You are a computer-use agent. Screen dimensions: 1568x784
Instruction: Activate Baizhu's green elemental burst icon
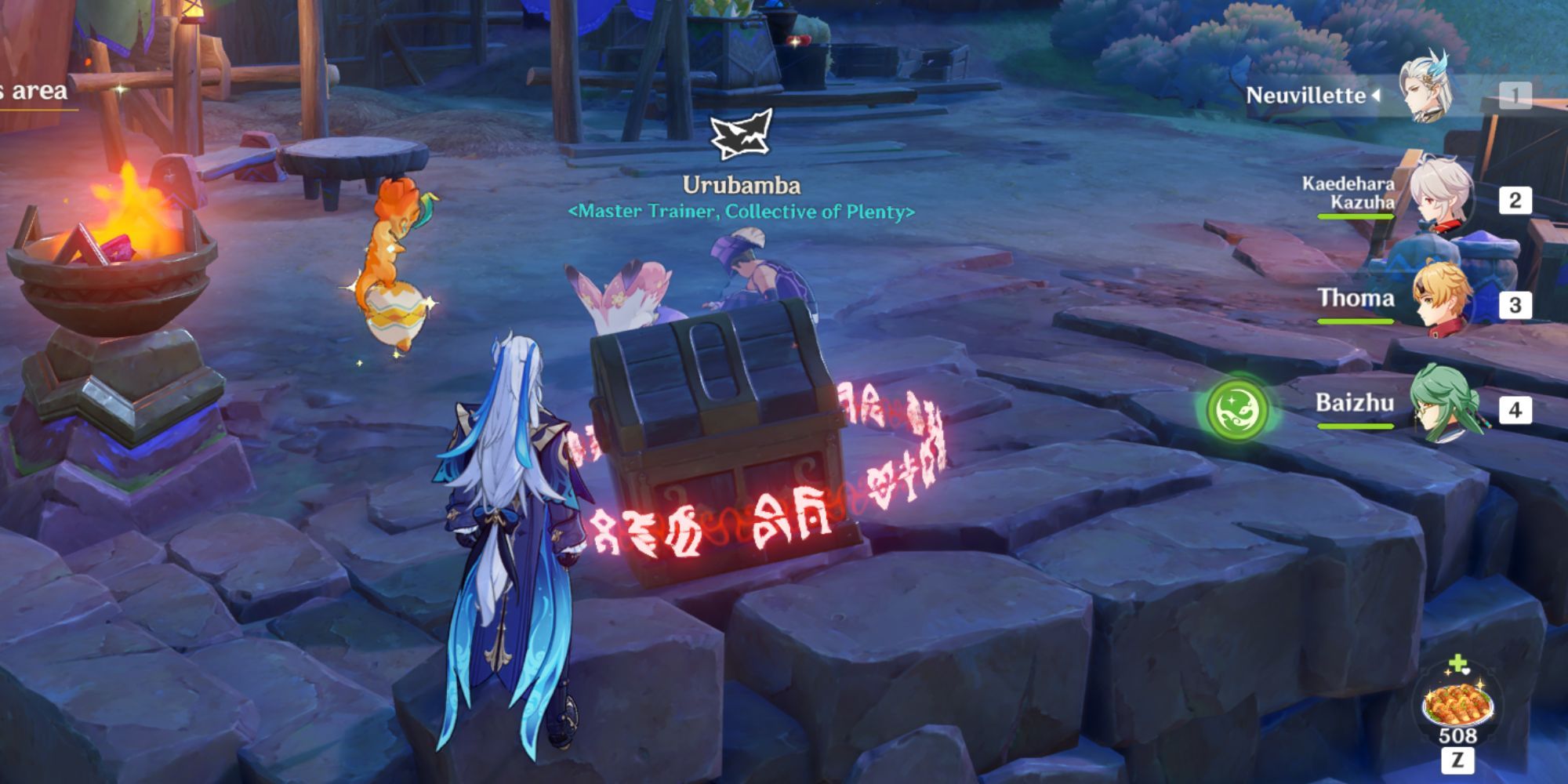click(x=1236, y=408)
